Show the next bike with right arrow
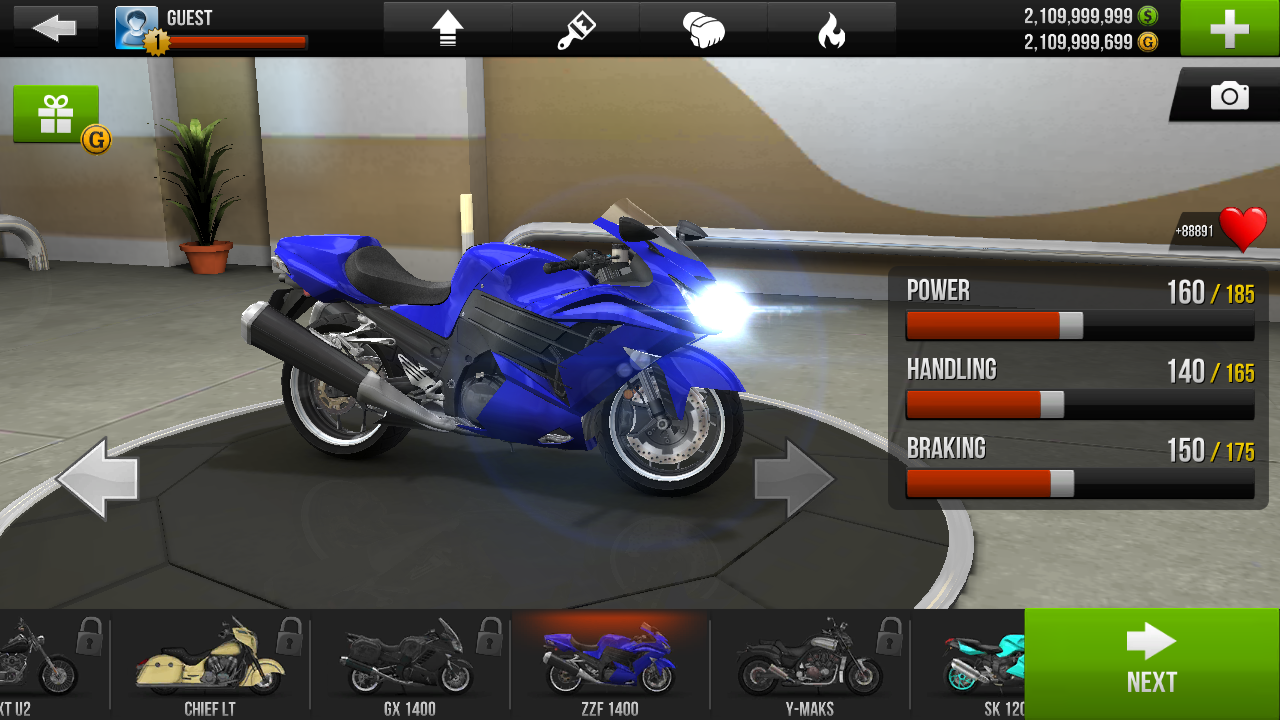 794,479
